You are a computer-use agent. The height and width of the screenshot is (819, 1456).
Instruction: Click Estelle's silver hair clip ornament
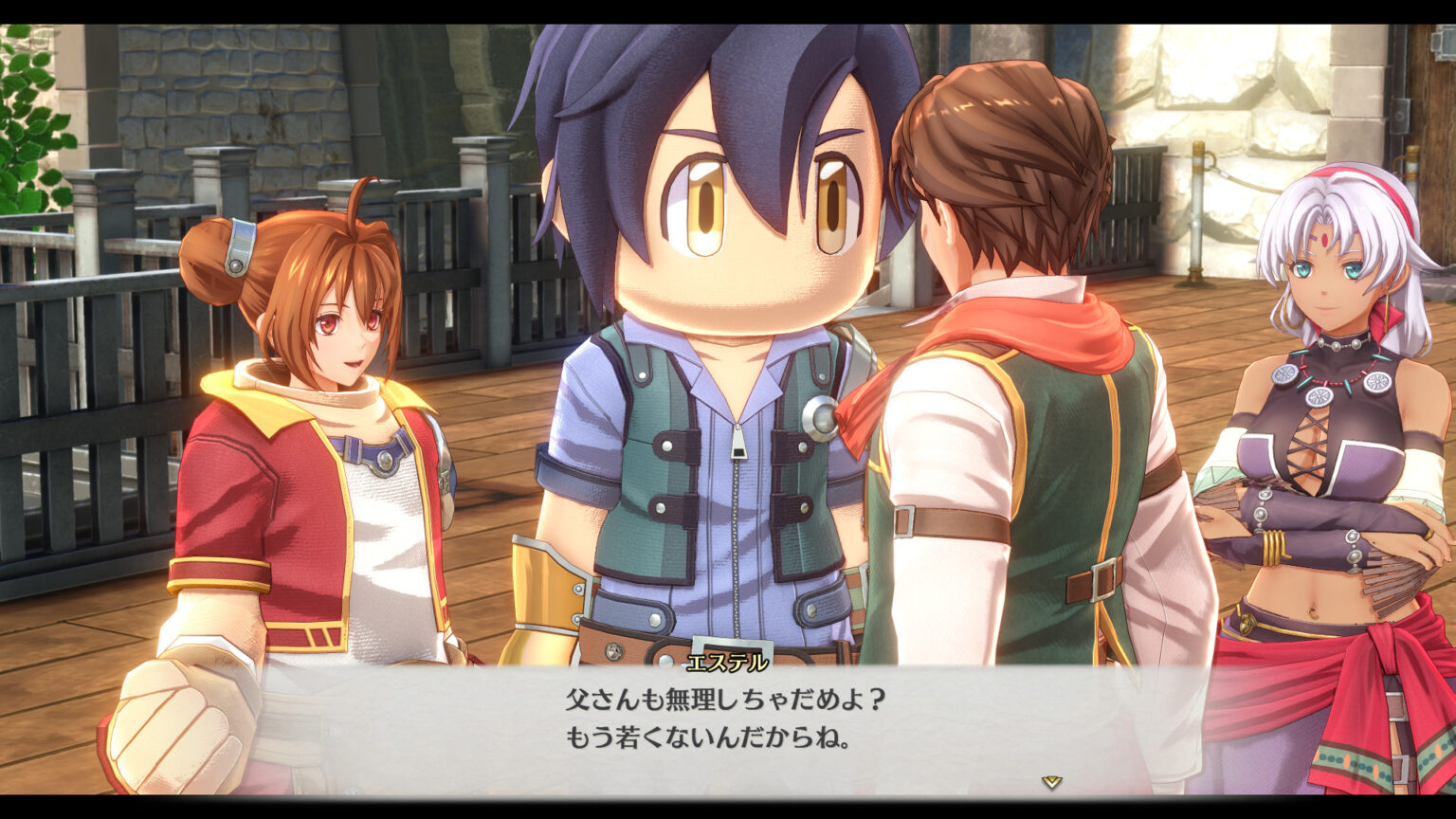tap(239, 245)
